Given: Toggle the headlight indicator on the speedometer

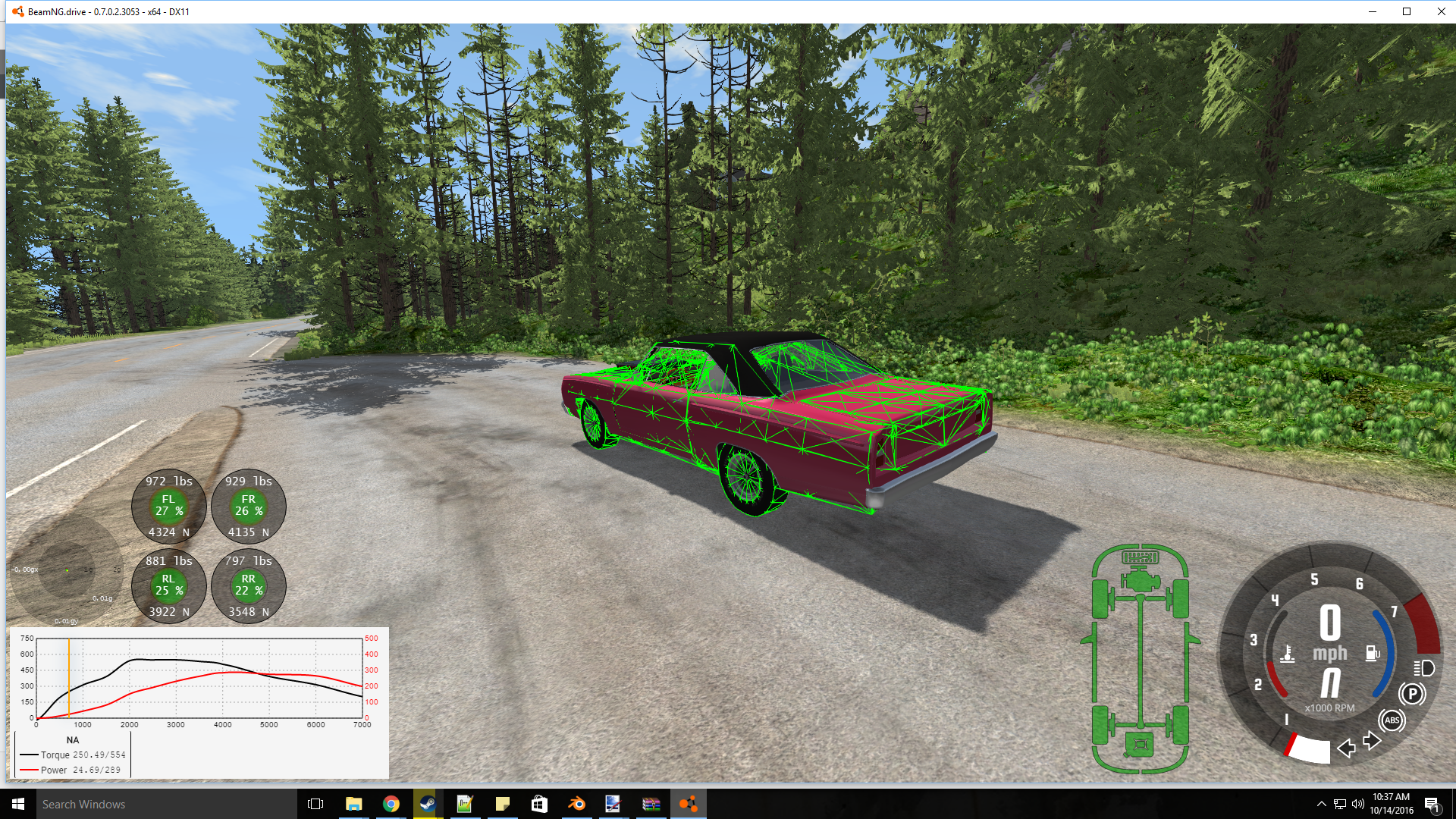Looking at the screenshot, I should point(1425,669).
